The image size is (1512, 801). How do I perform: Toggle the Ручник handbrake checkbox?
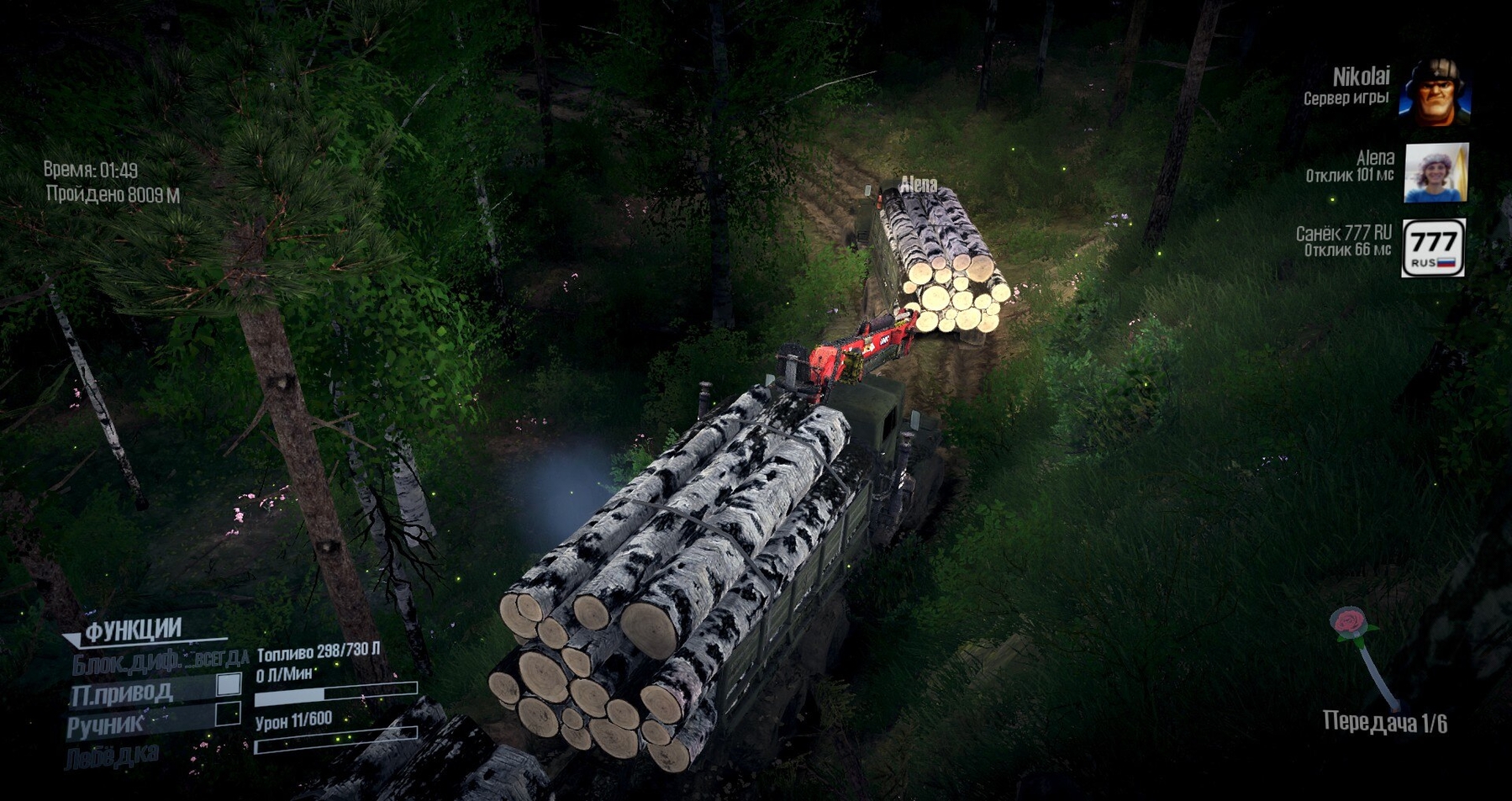click(227, 714)
